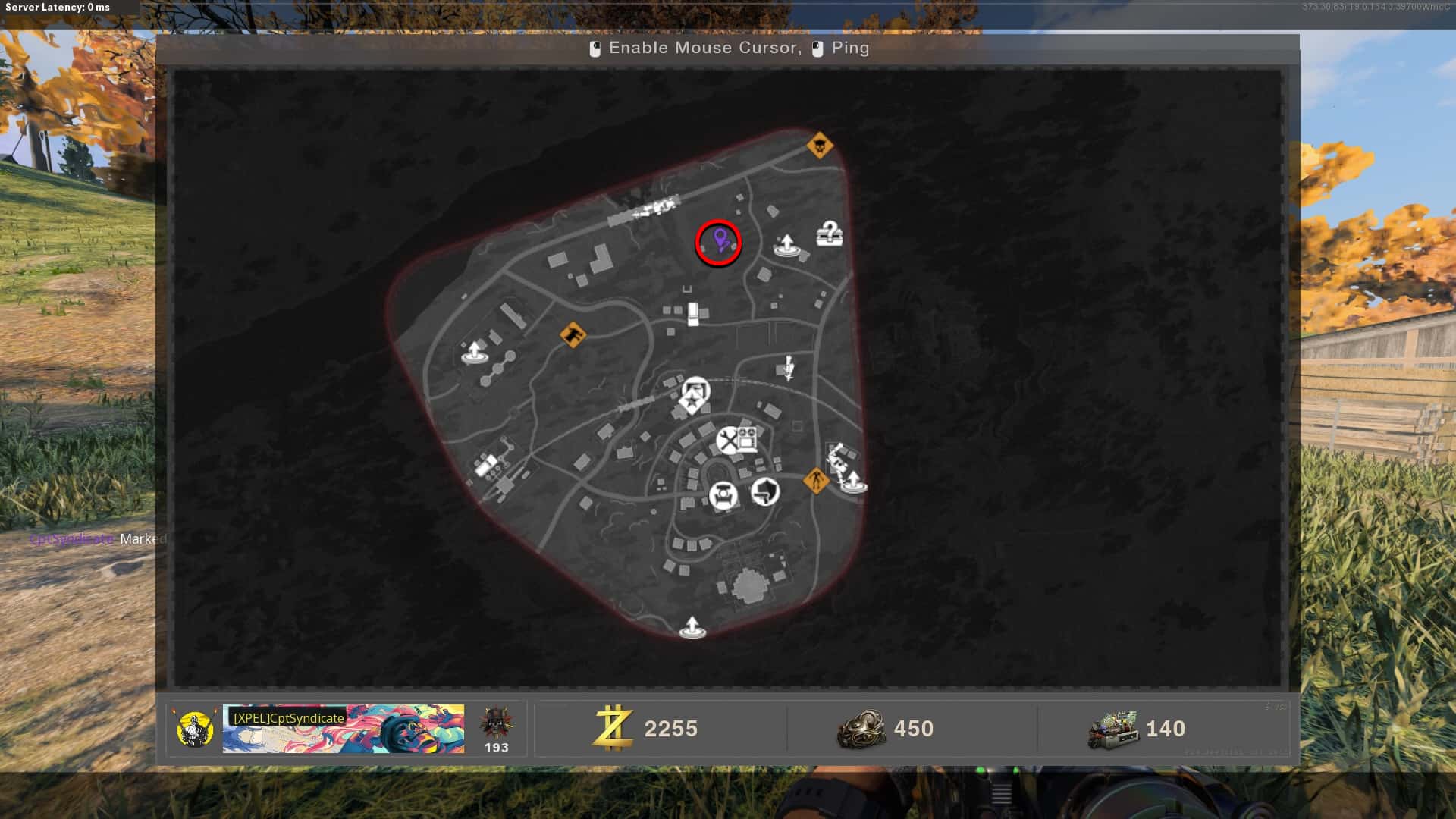
Task: Choose the armor shield and pistol icon
Action: 765,492
